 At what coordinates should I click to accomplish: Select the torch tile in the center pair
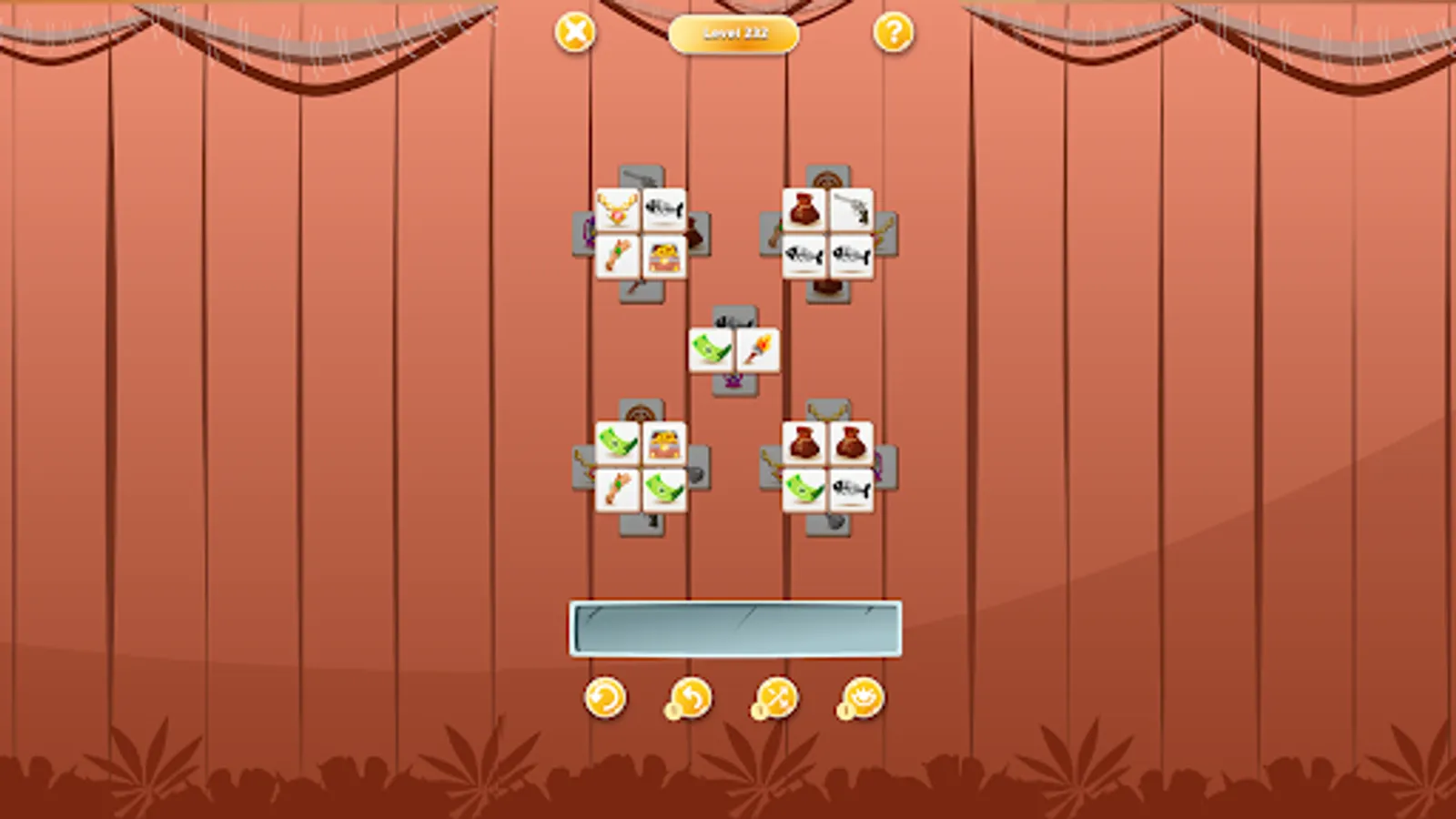tap(759, 349)
